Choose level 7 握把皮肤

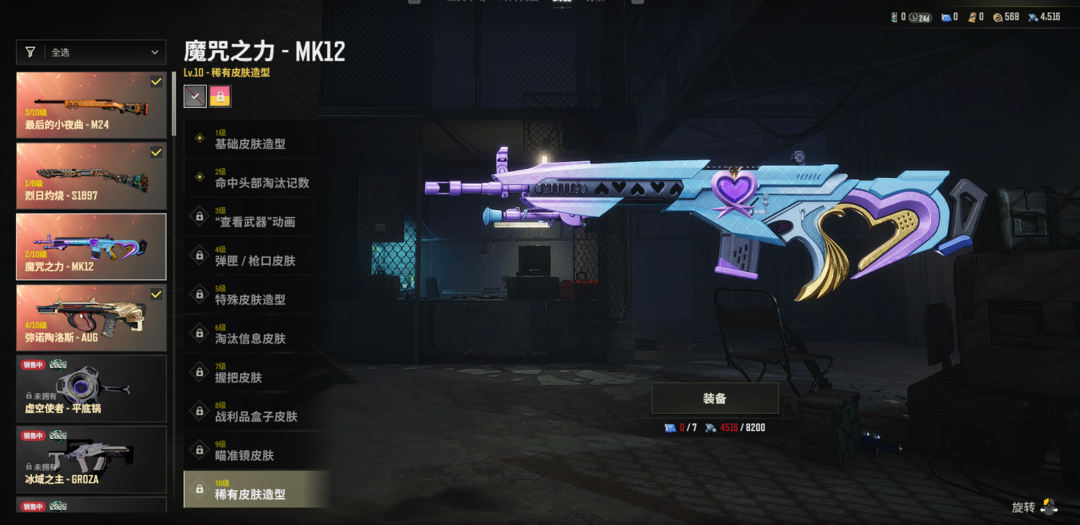256,373
